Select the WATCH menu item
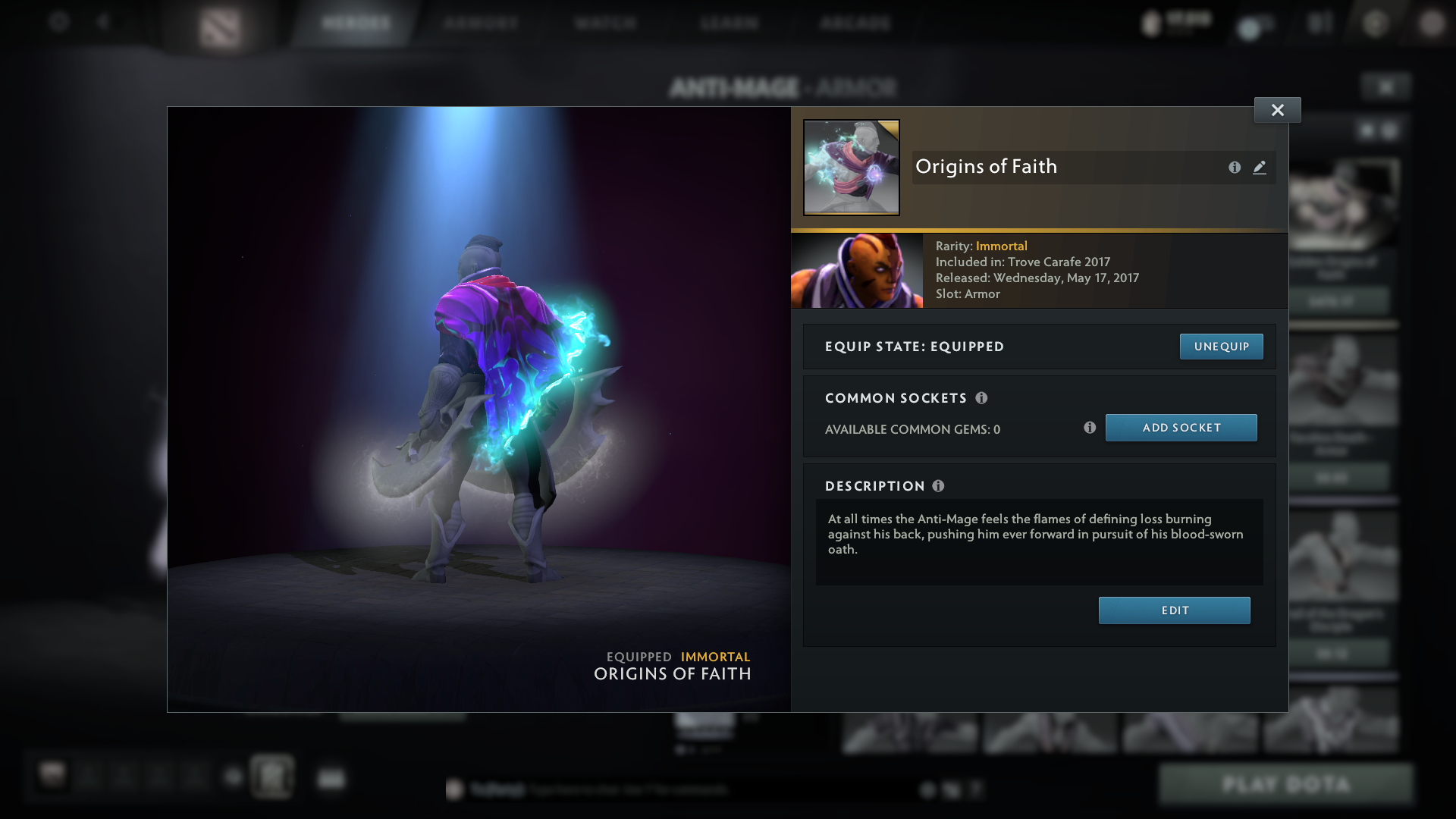 point(605,23)
